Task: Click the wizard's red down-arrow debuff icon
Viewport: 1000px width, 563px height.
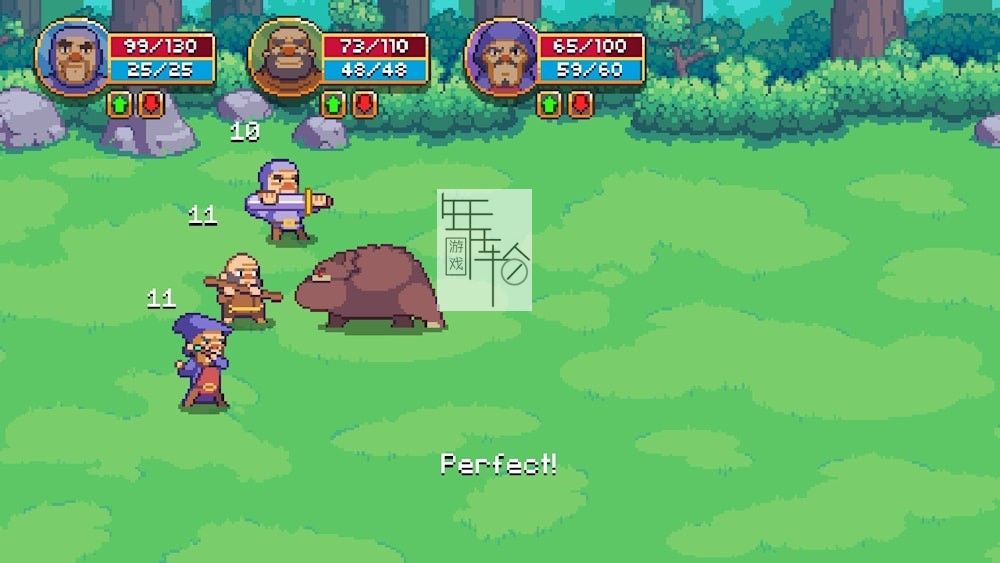Action: pos(580,104)
